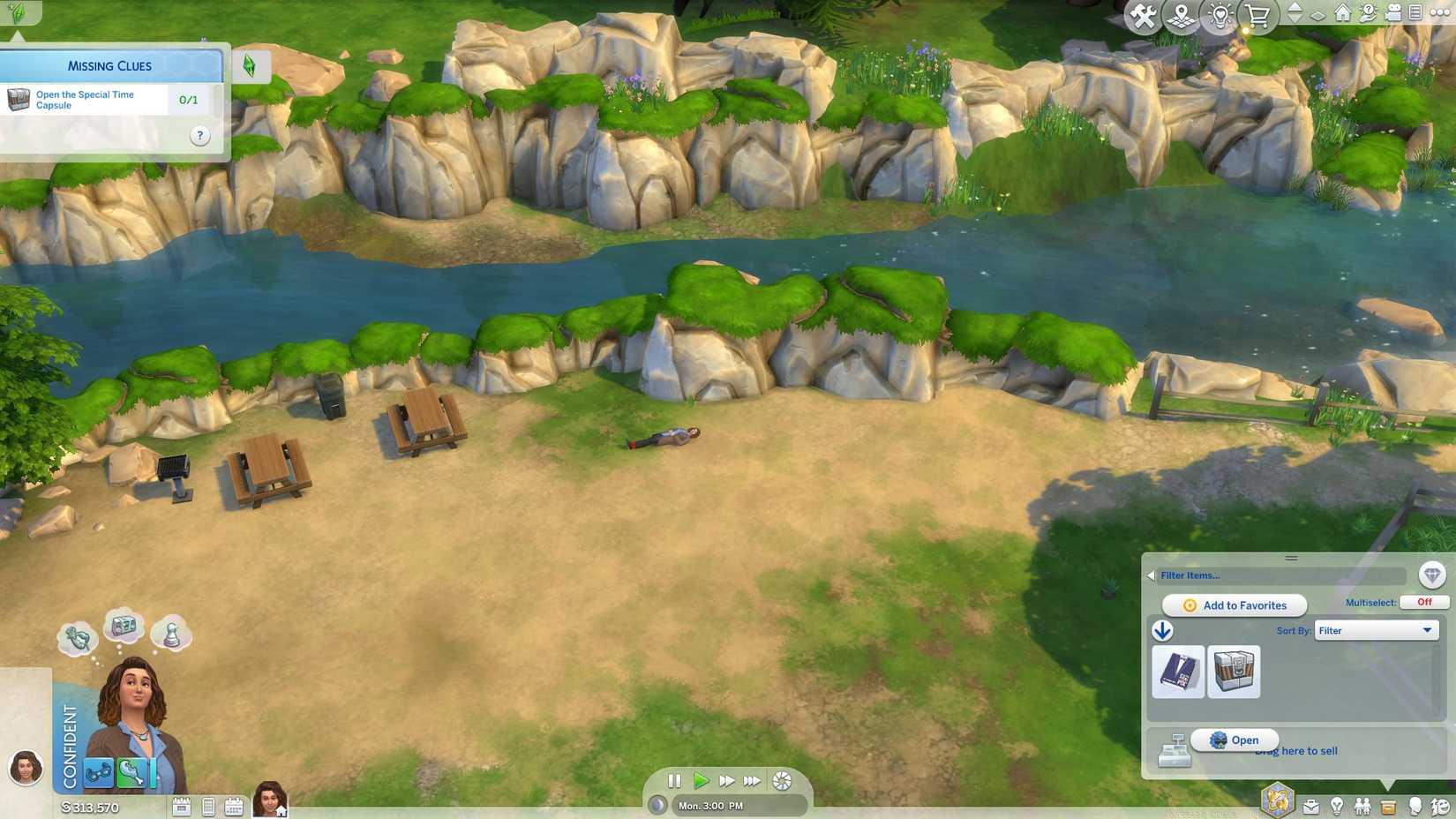
Task: Turn Multiselect on
Action: [x=1423, y=602]
